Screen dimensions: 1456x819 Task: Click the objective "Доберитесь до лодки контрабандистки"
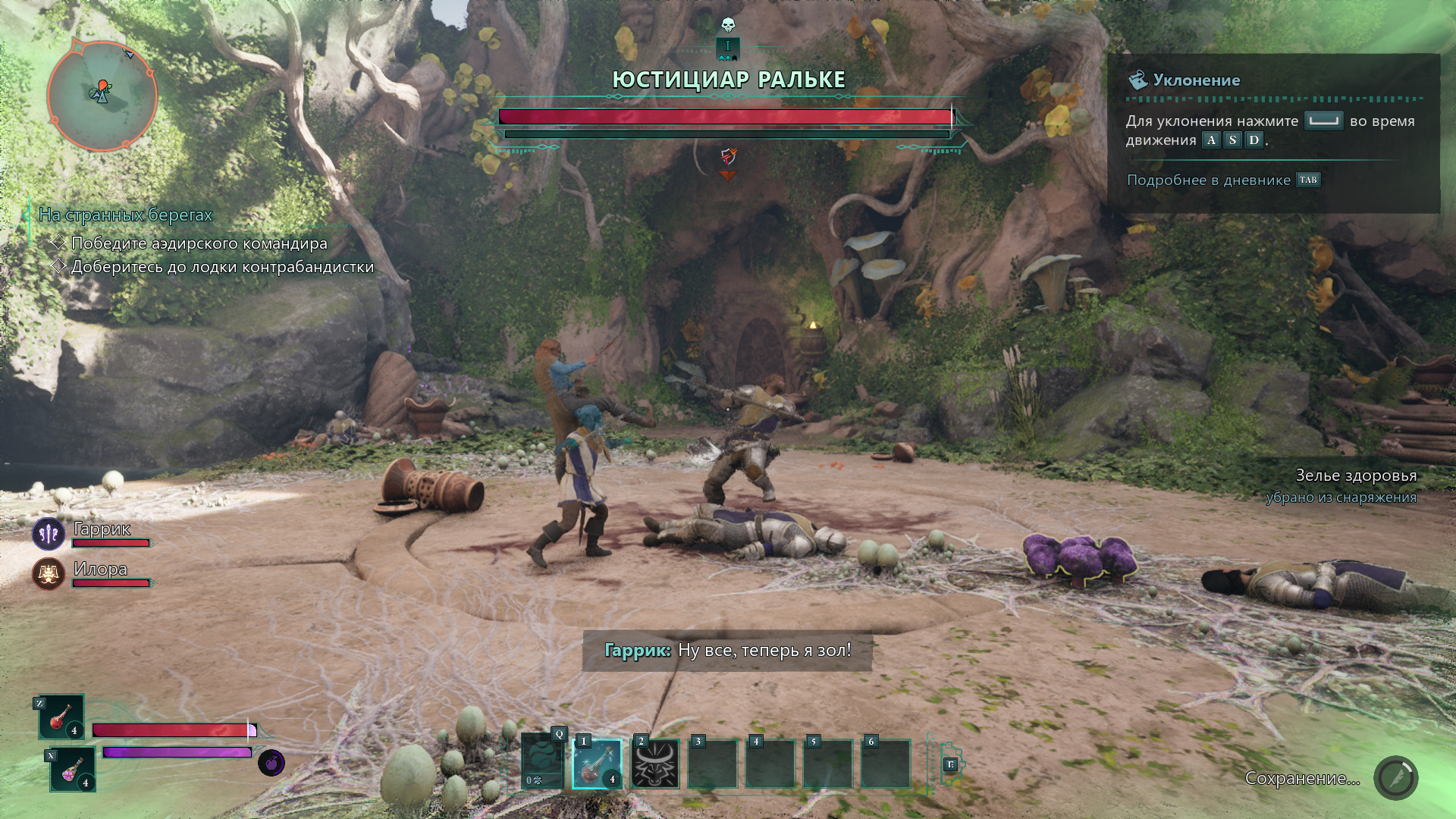[222, 267]
